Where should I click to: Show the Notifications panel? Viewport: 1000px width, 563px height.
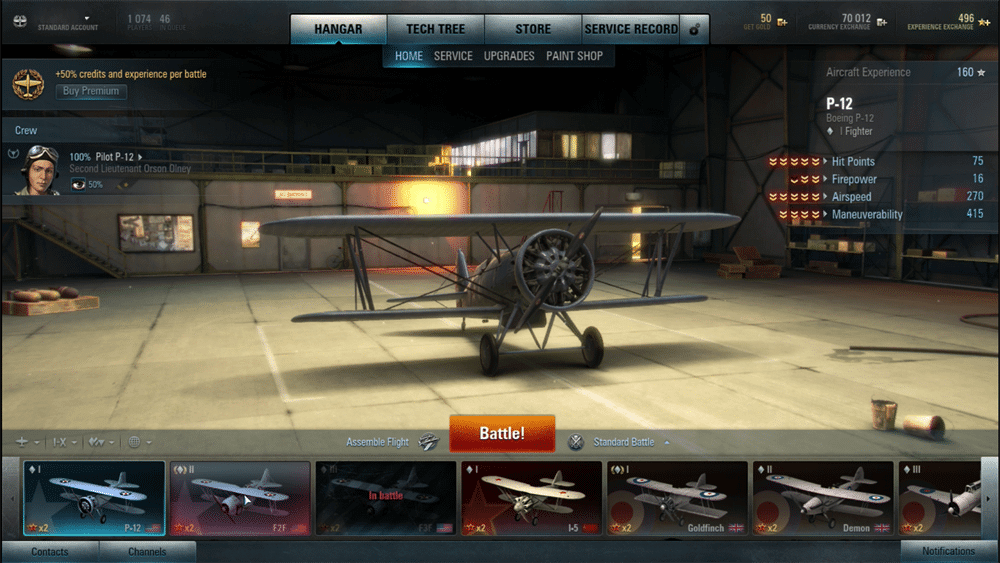948,552
